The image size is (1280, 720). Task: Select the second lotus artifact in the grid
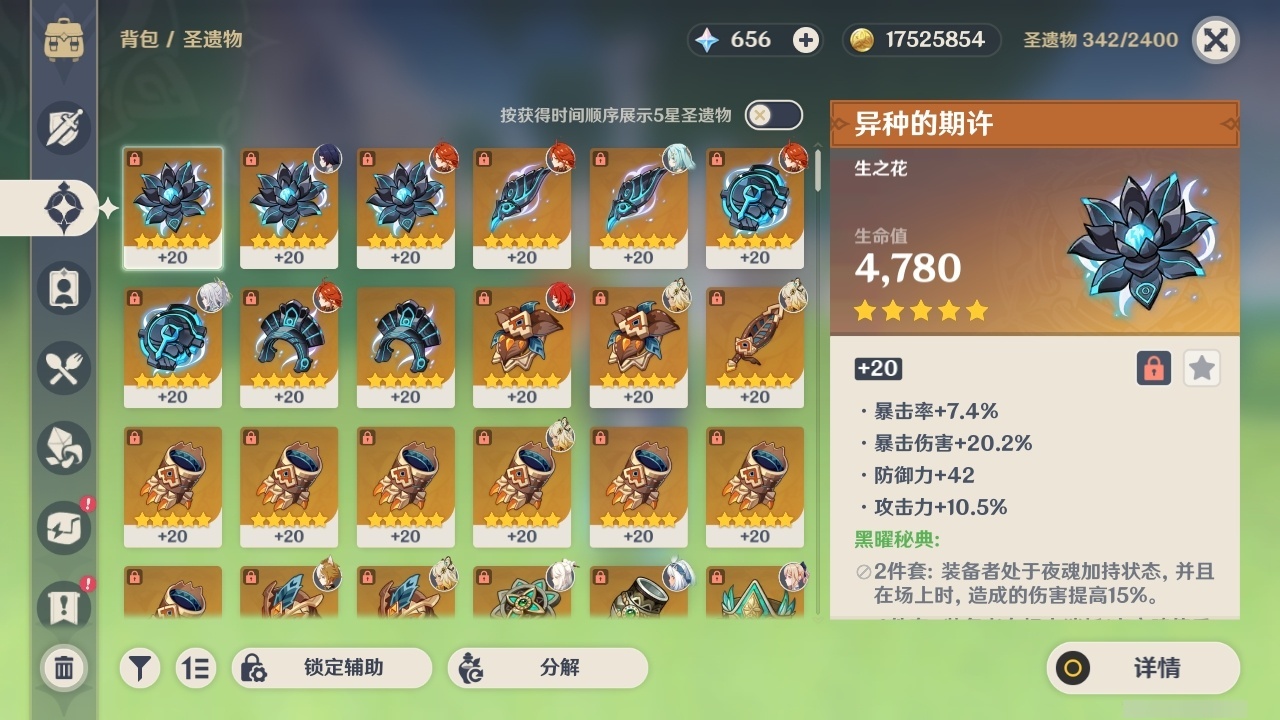(290, 207)
